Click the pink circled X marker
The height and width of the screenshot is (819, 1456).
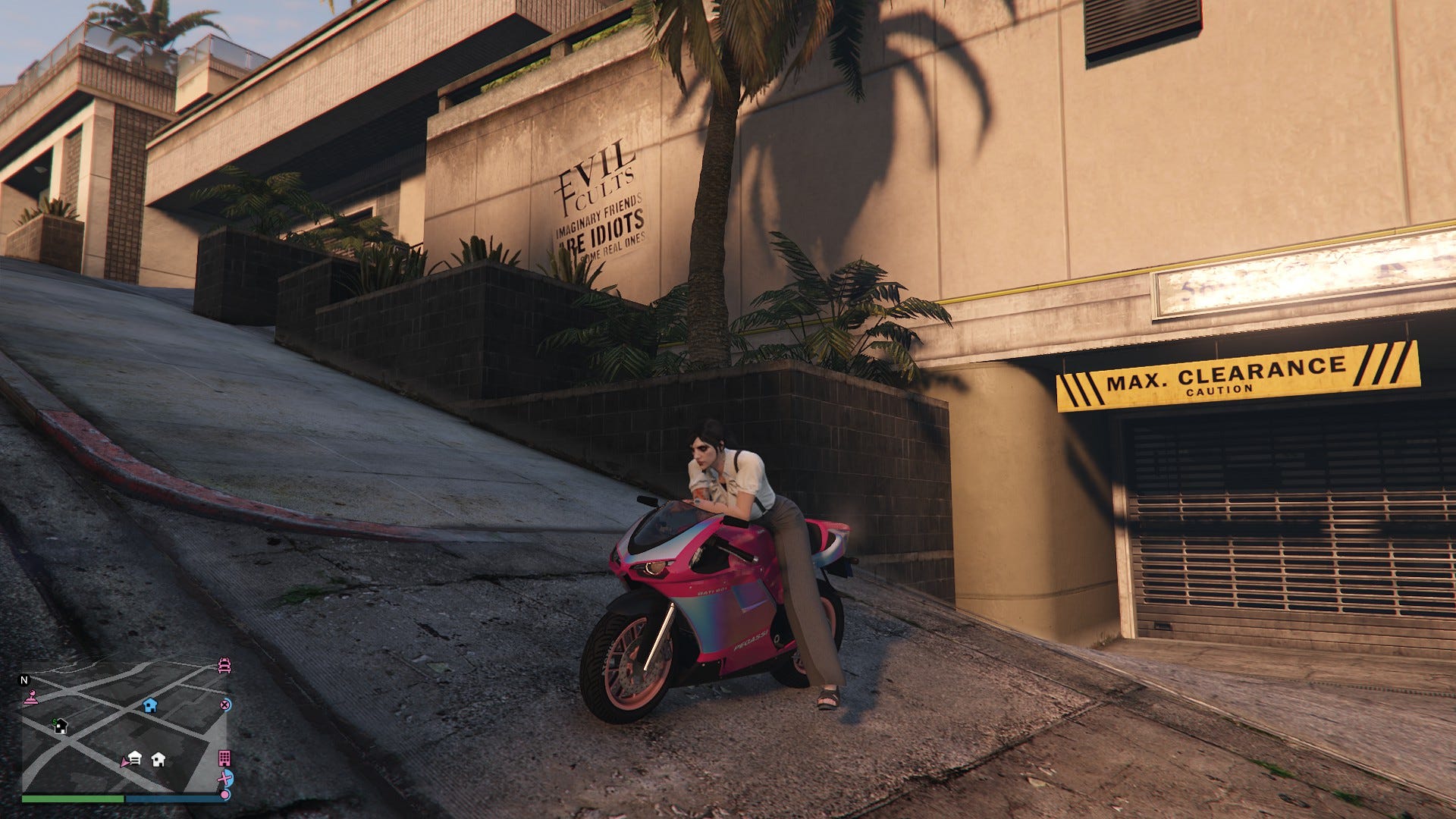point(225,704)
